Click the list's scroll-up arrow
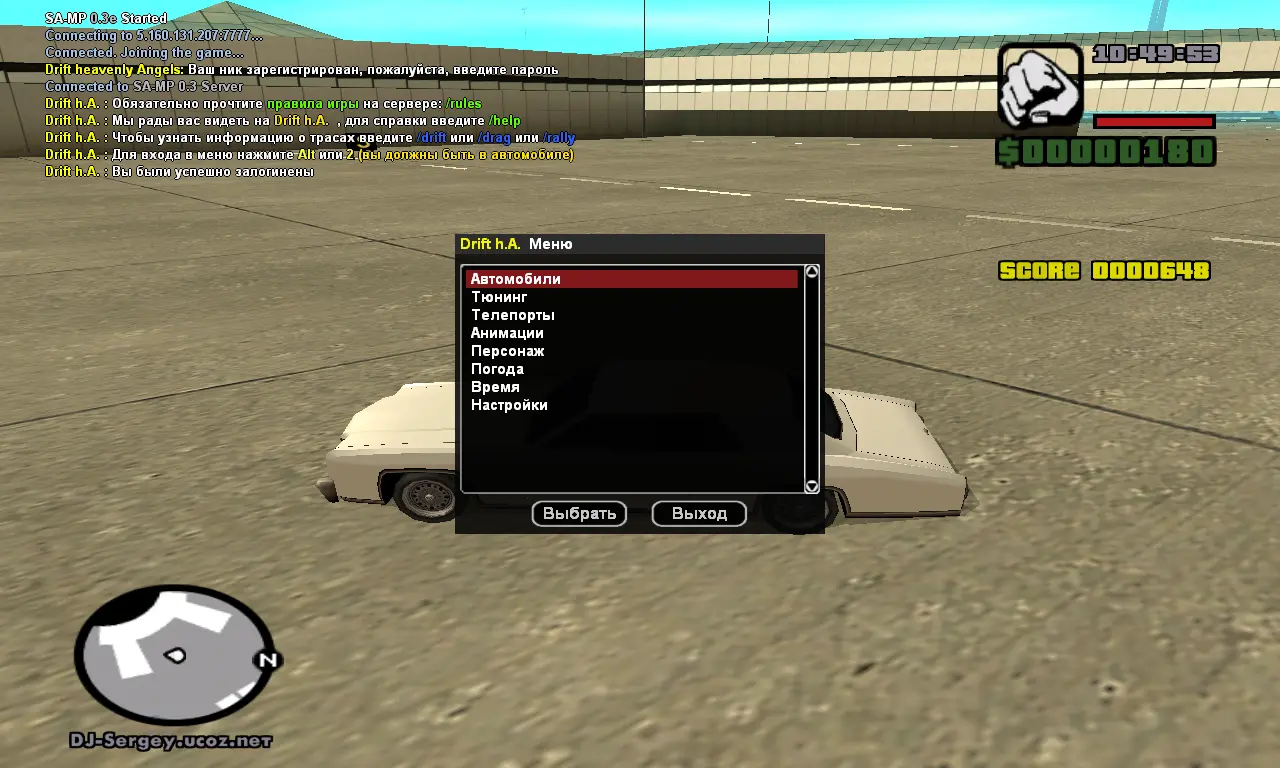 click(x=812, y=272)
